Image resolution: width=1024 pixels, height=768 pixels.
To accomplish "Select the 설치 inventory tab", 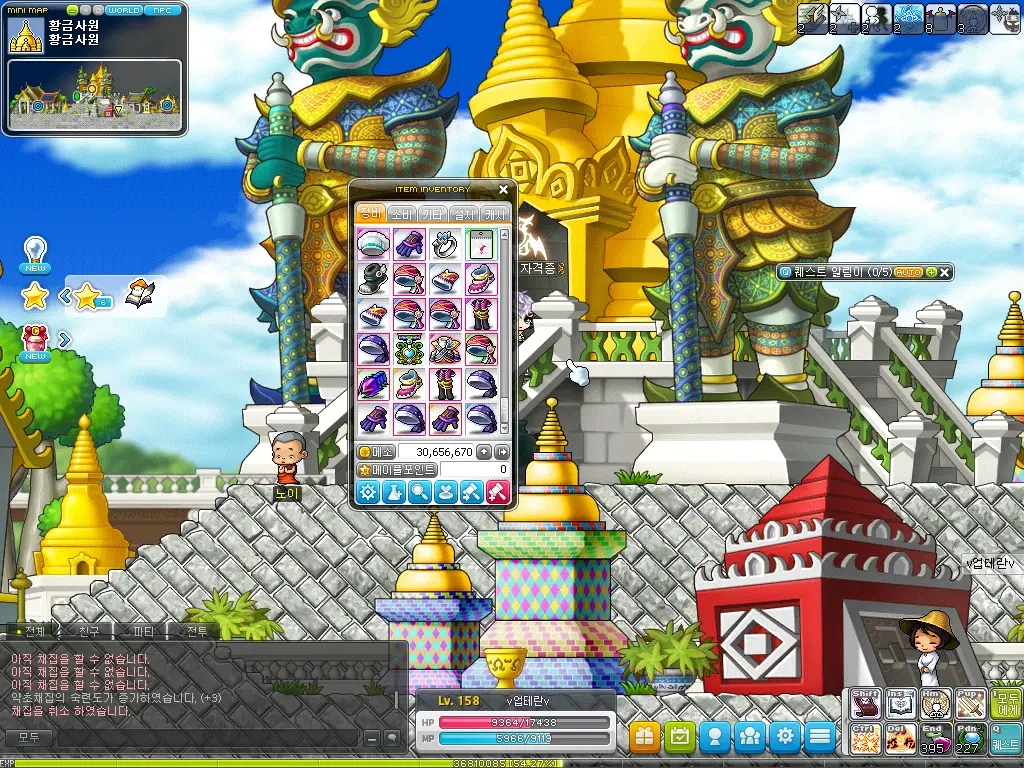I will pyautogui.click(x=464, y=214).
